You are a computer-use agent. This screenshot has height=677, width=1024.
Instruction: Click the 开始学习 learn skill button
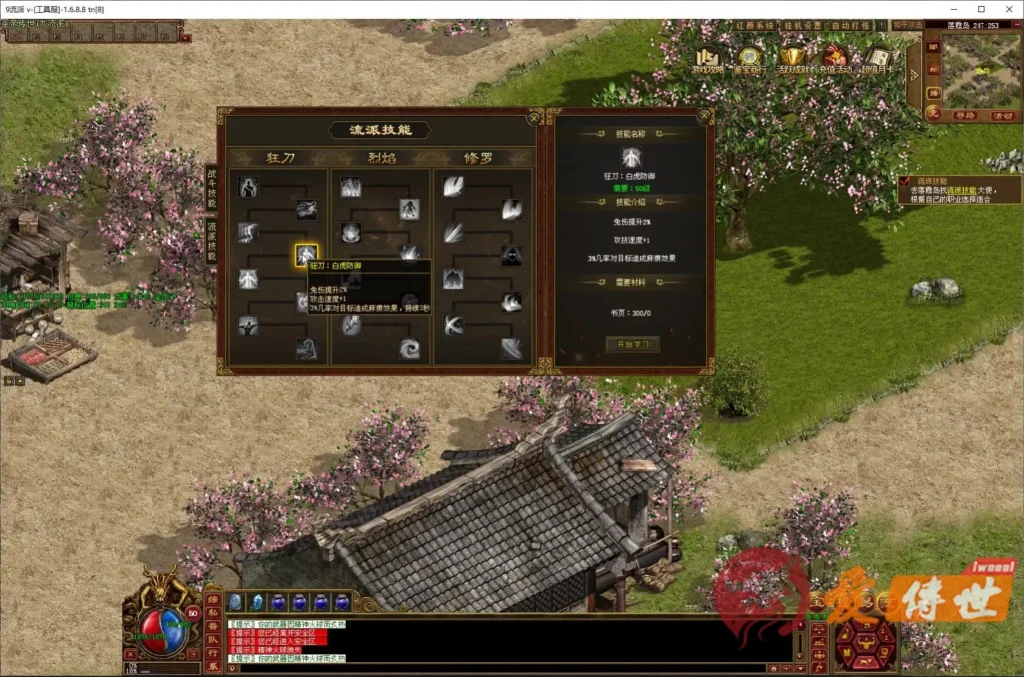tap(632, 344)
